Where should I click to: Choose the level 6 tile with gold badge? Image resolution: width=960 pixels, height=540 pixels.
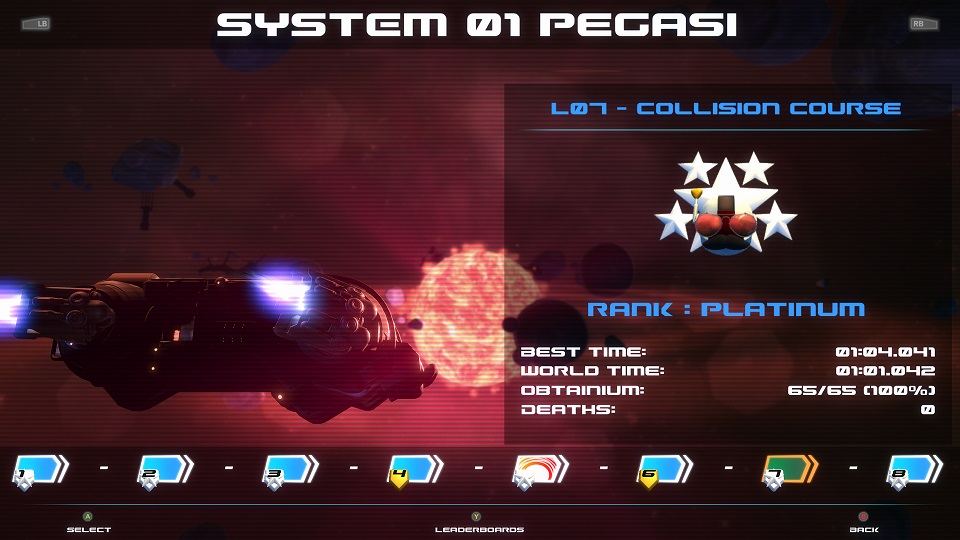[665, 469]
